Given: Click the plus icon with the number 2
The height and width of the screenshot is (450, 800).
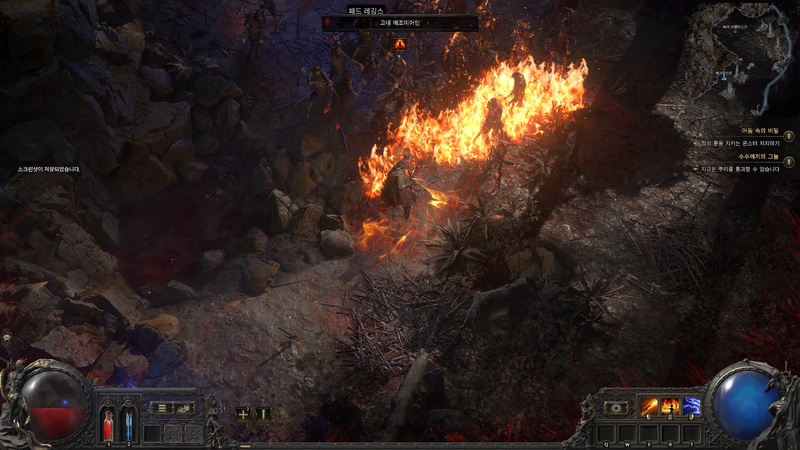Looking at the screenshot, I should coord(243,412).
